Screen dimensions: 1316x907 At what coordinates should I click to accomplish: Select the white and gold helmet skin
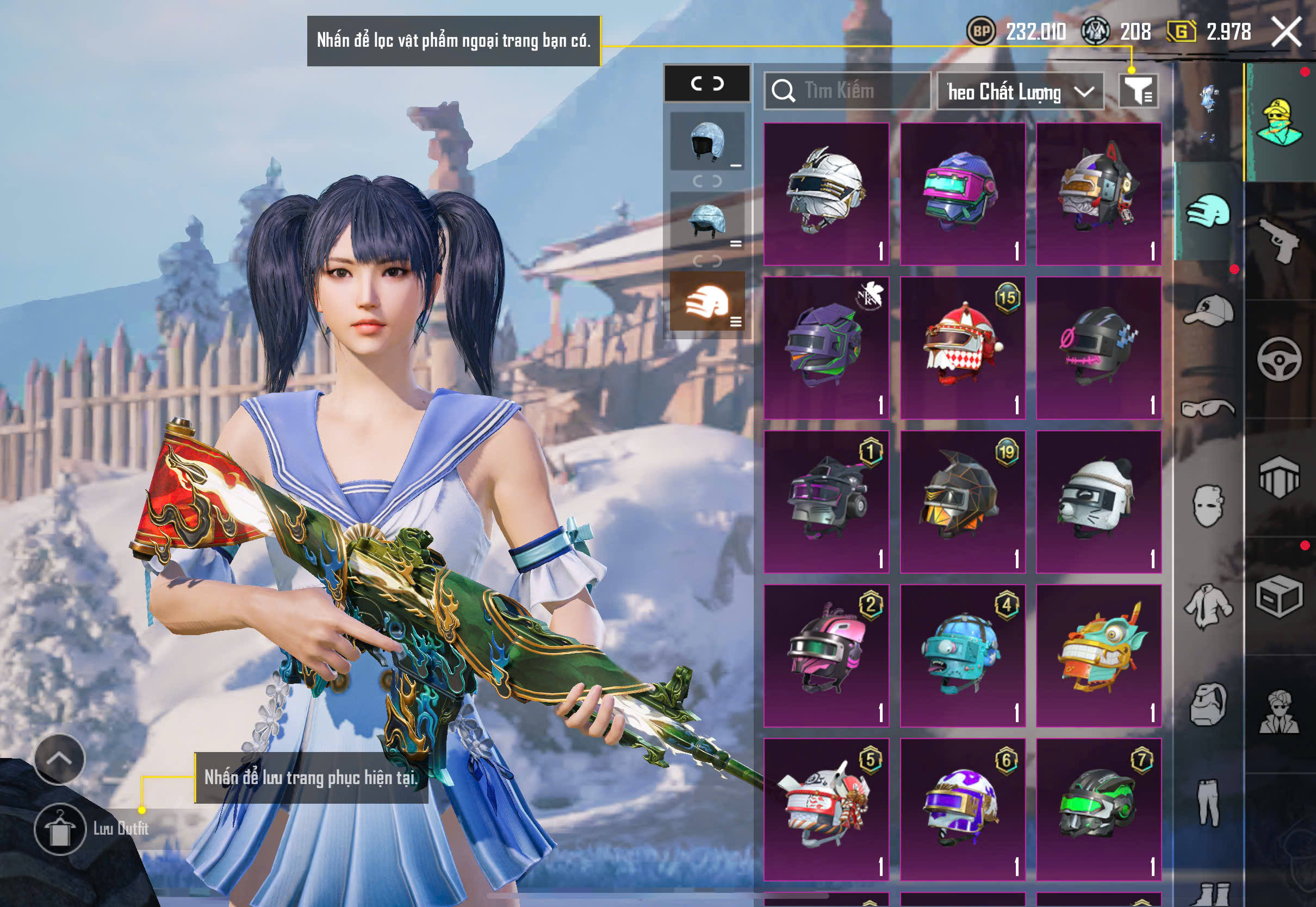coord(826,194)
